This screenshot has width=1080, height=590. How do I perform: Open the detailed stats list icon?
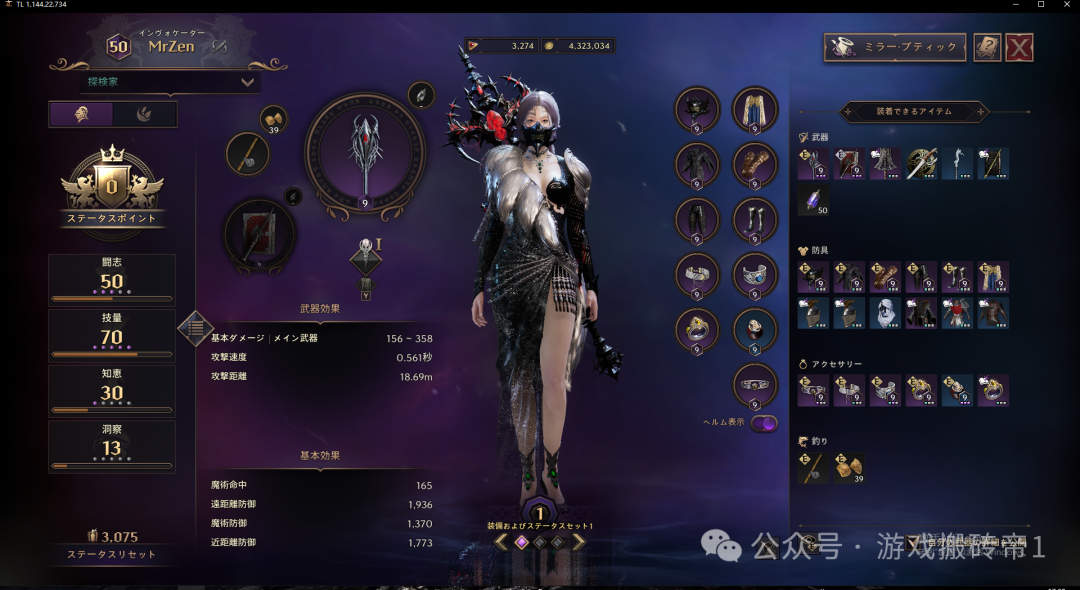pos(195,327)
